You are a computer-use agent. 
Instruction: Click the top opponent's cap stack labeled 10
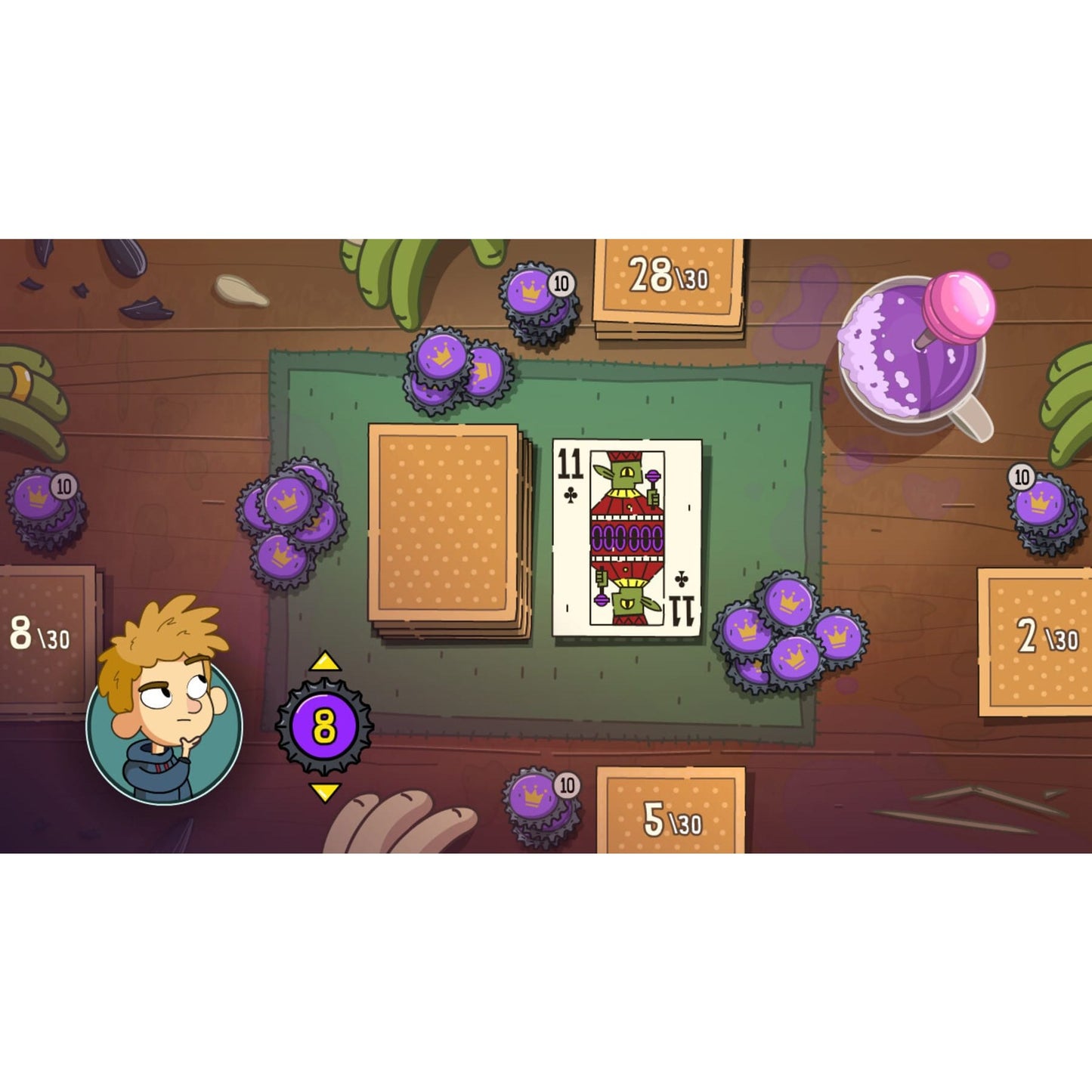click(537, 299)
